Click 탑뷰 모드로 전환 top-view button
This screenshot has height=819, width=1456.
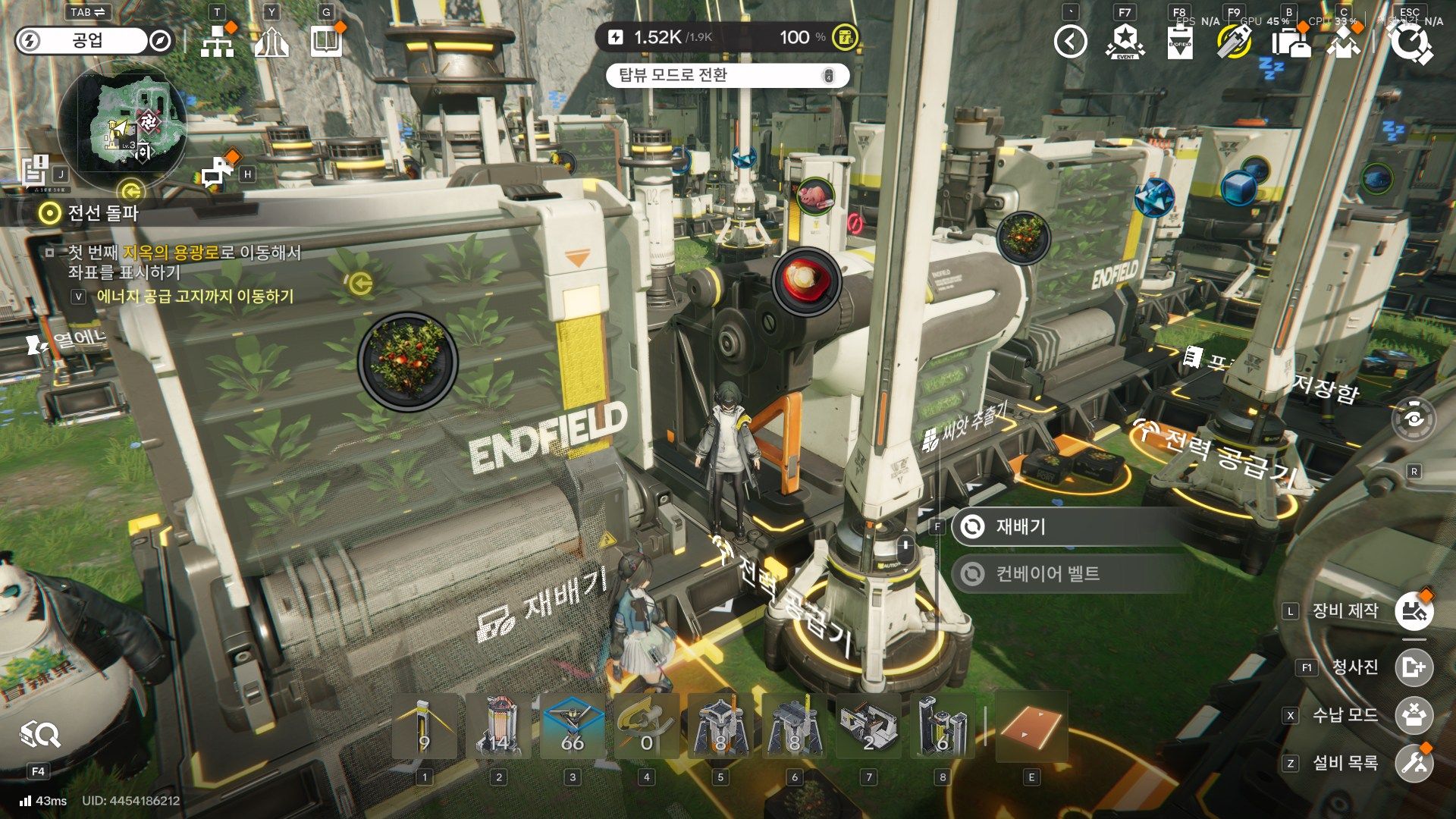[726, 75]
